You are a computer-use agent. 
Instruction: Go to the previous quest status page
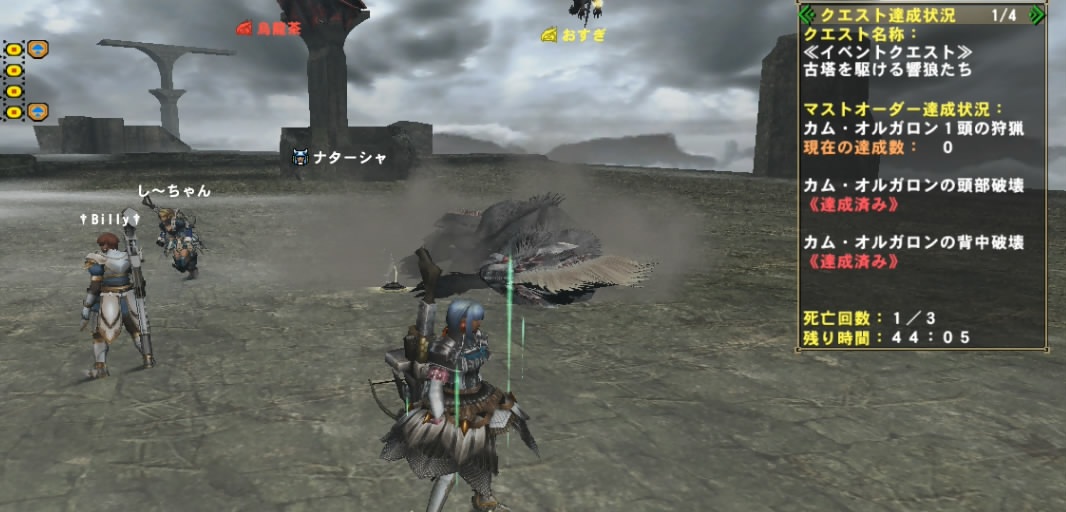pyautogui.click(x=806, y=15)
